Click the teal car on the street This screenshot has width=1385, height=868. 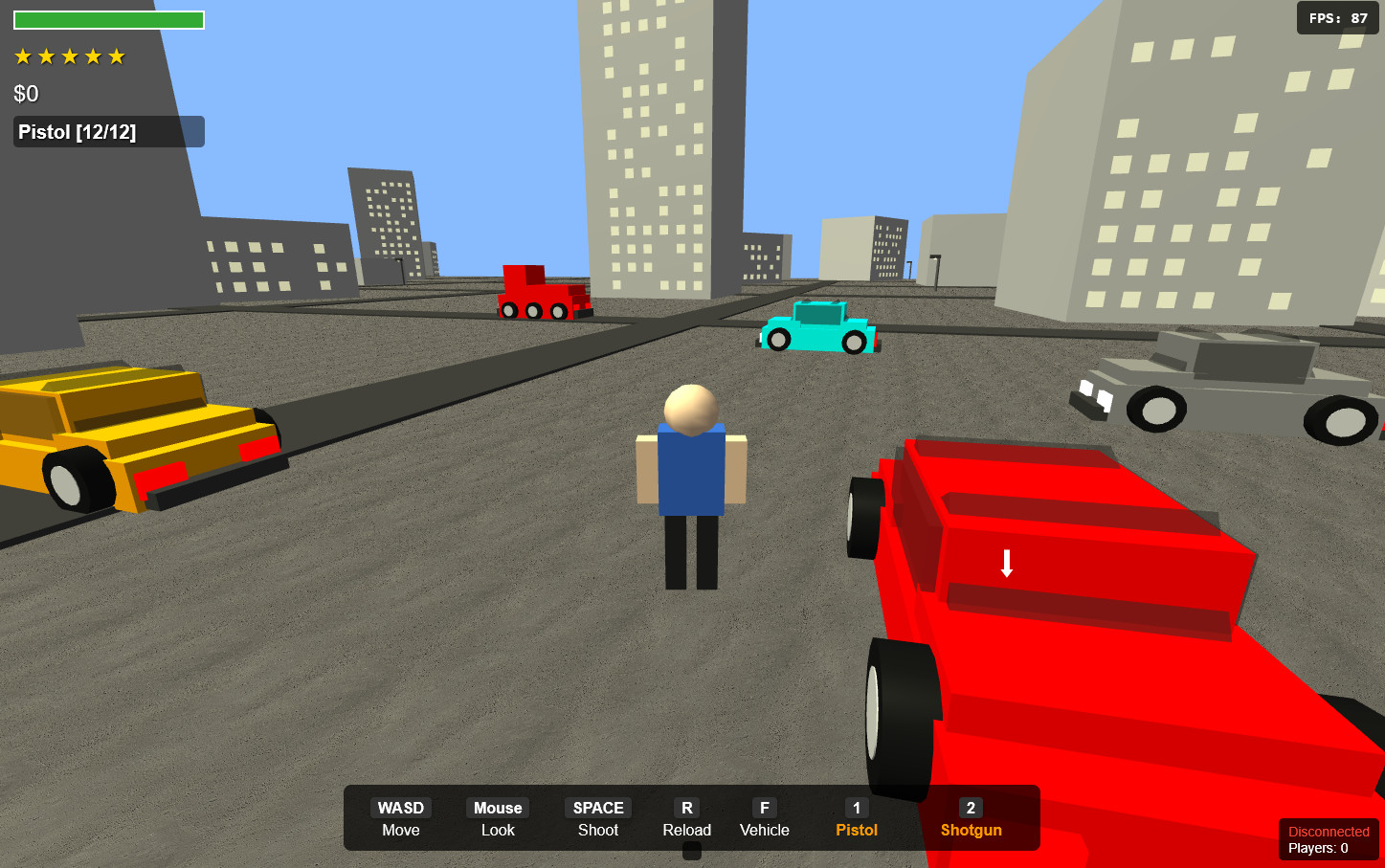click(x=816, y=325)
